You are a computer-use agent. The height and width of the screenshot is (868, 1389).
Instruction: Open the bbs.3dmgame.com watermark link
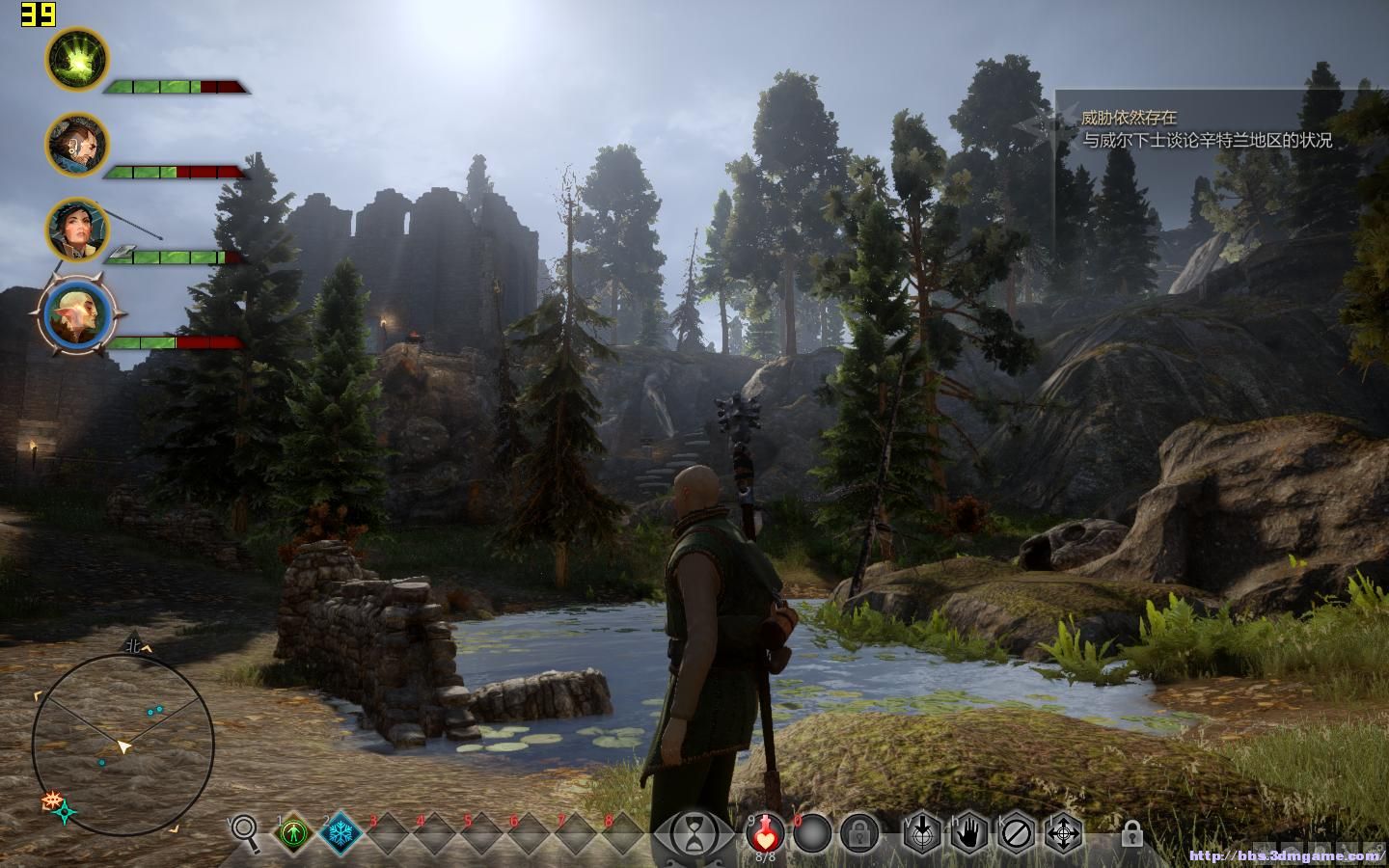[x=1286, y=855]
